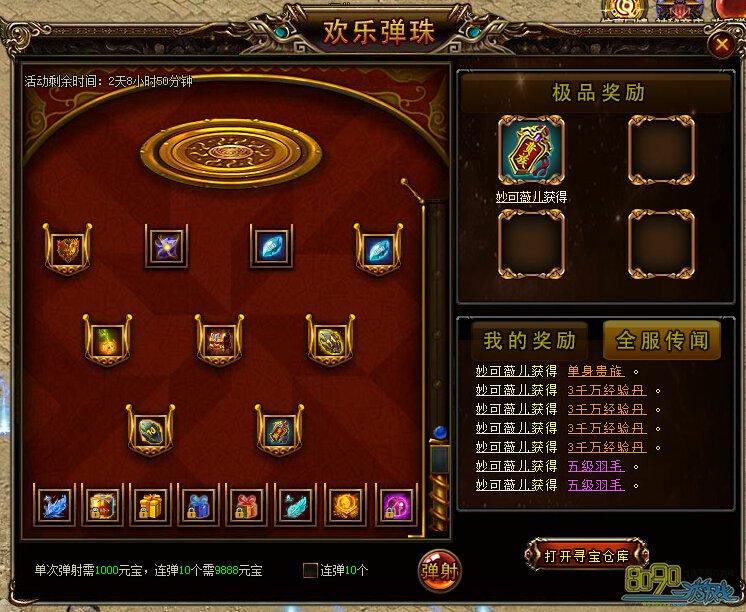Select the green stone tablet prize
This screenshot has width=746, height=612.
tap(150, 431)
